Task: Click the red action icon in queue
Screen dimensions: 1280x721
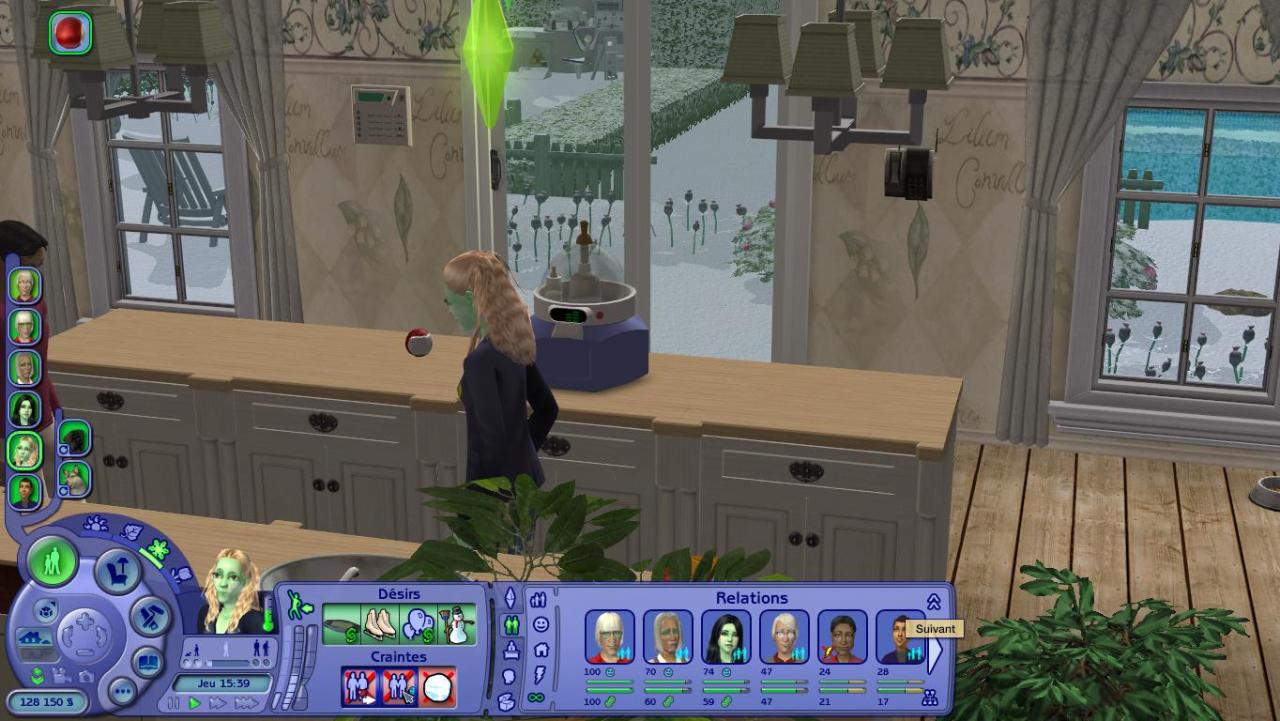Action: [x=70, y=32]
